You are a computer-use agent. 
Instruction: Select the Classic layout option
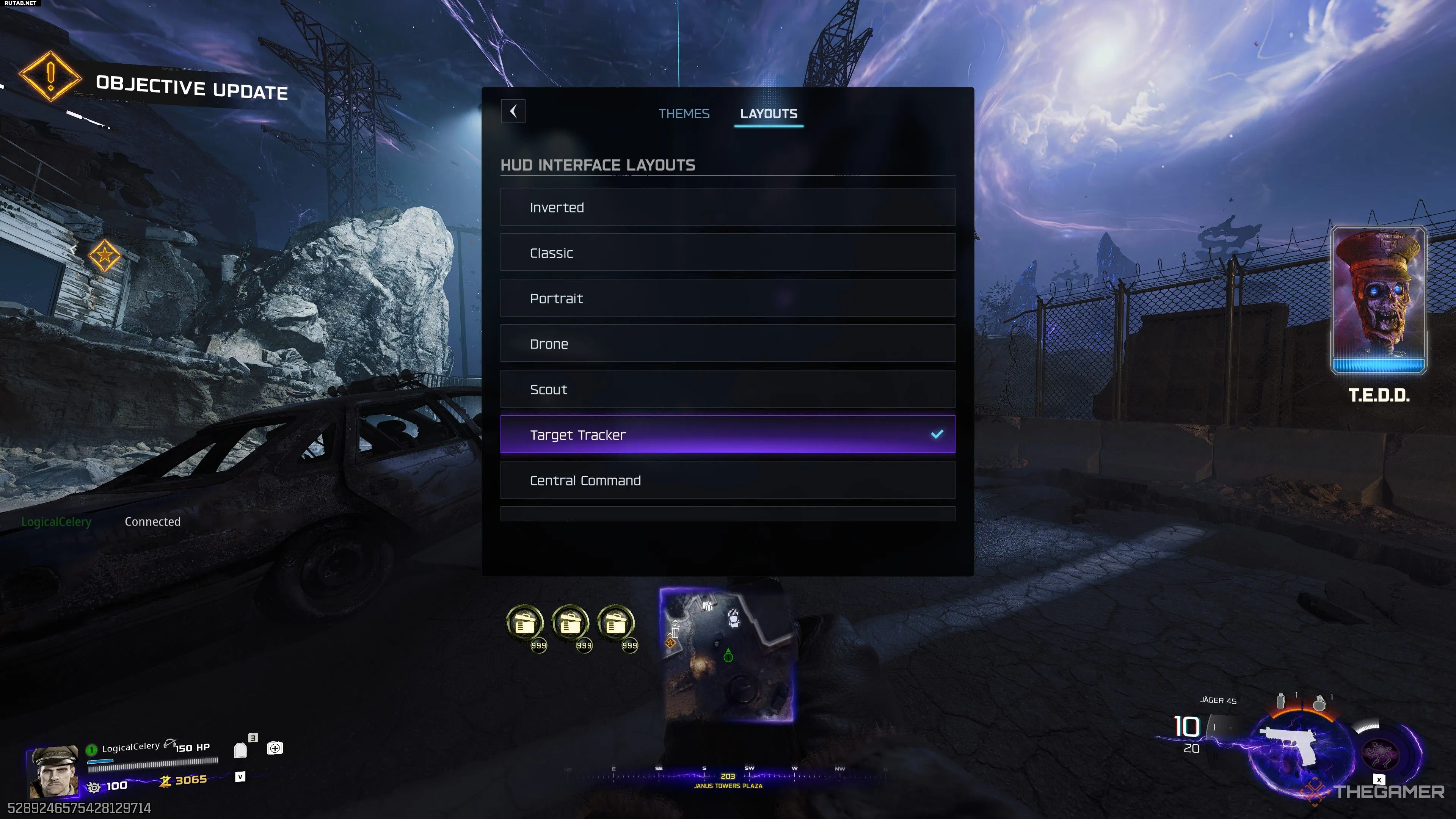tap(727, 253)
